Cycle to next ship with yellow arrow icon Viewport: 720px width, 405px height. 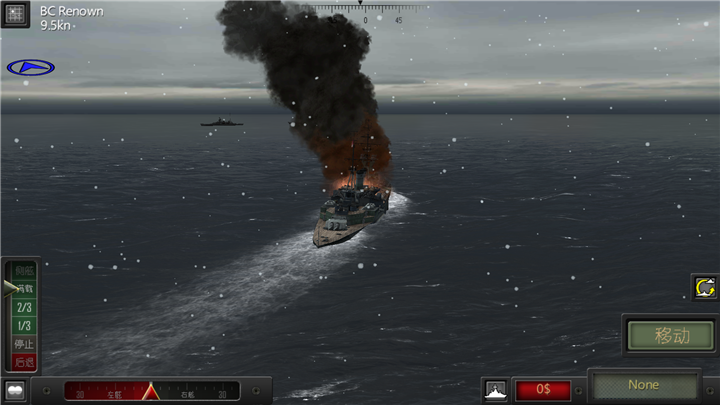click(x=705, y=288)
